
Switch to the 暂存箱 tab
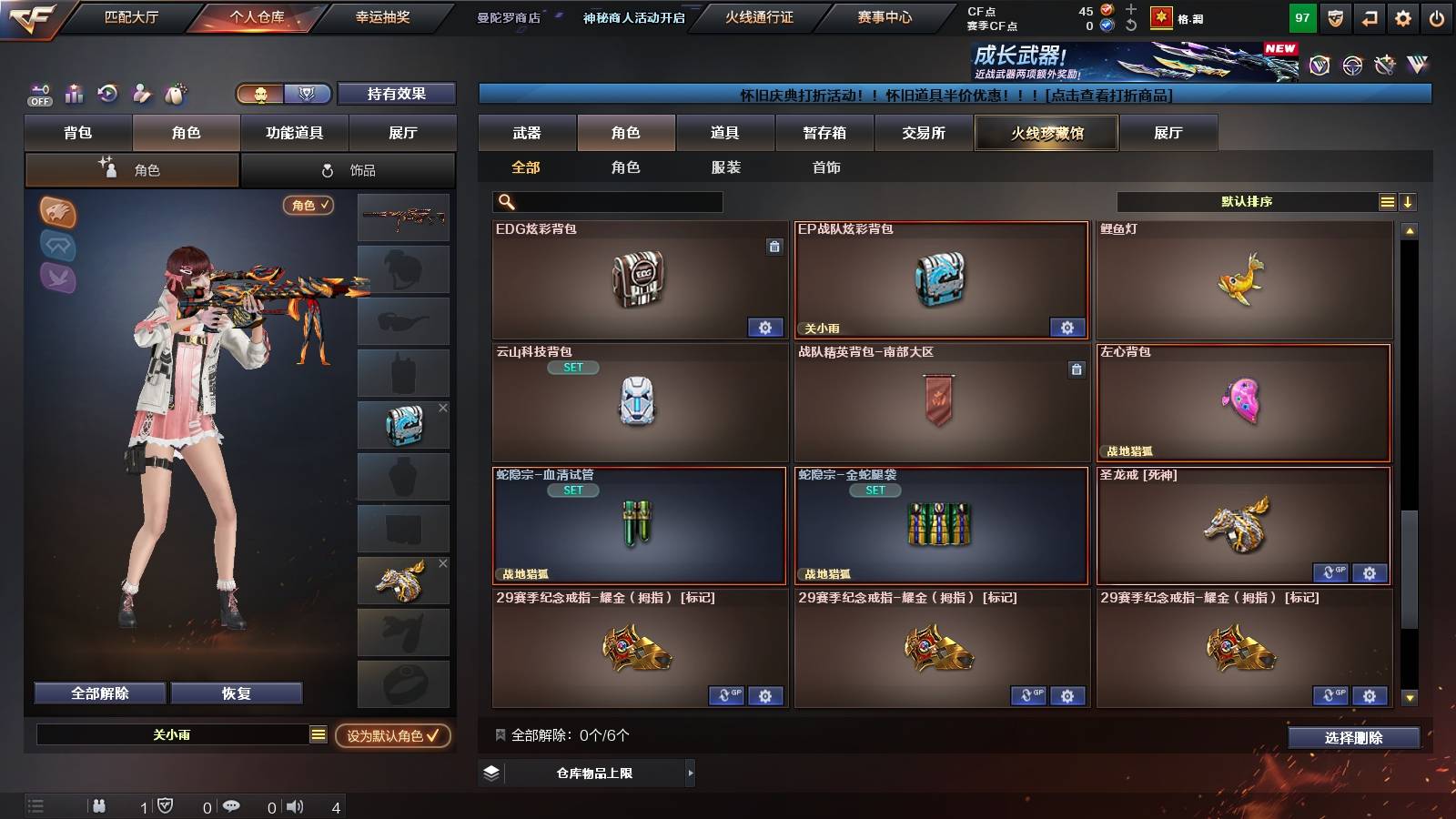pos(824,133)
